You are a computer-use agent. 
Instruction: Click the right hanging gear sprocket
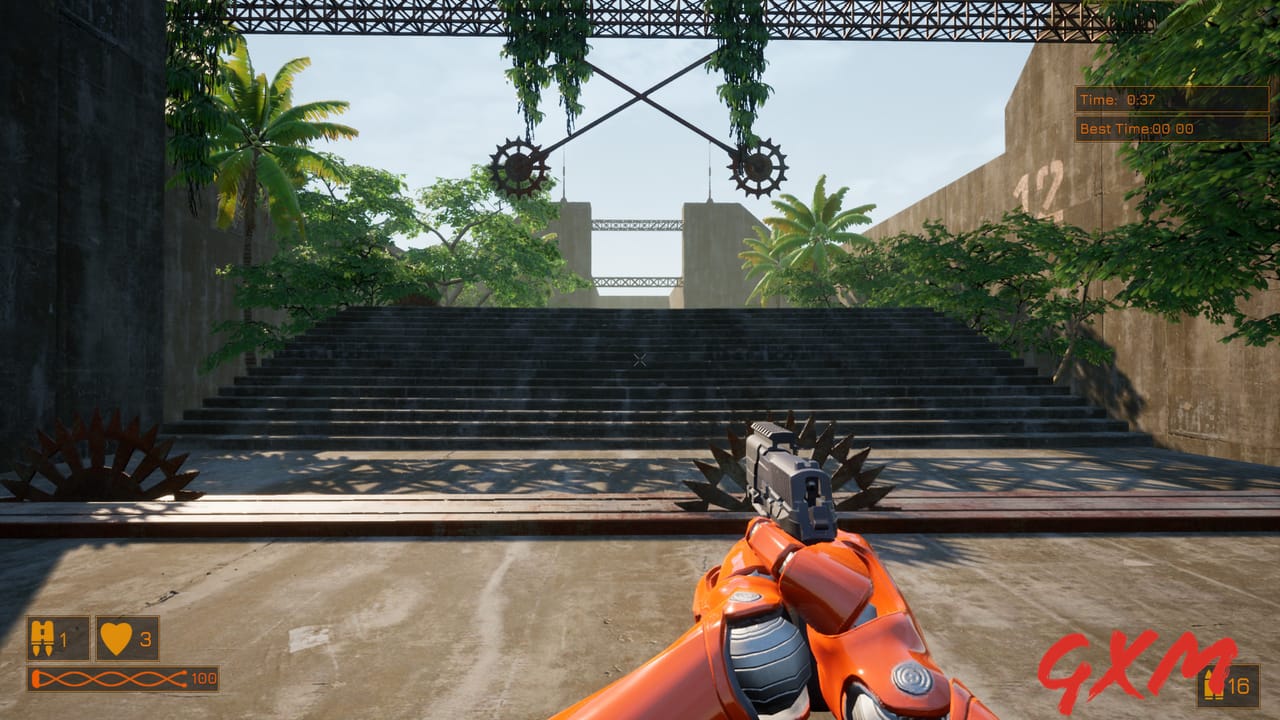(759, 168)
